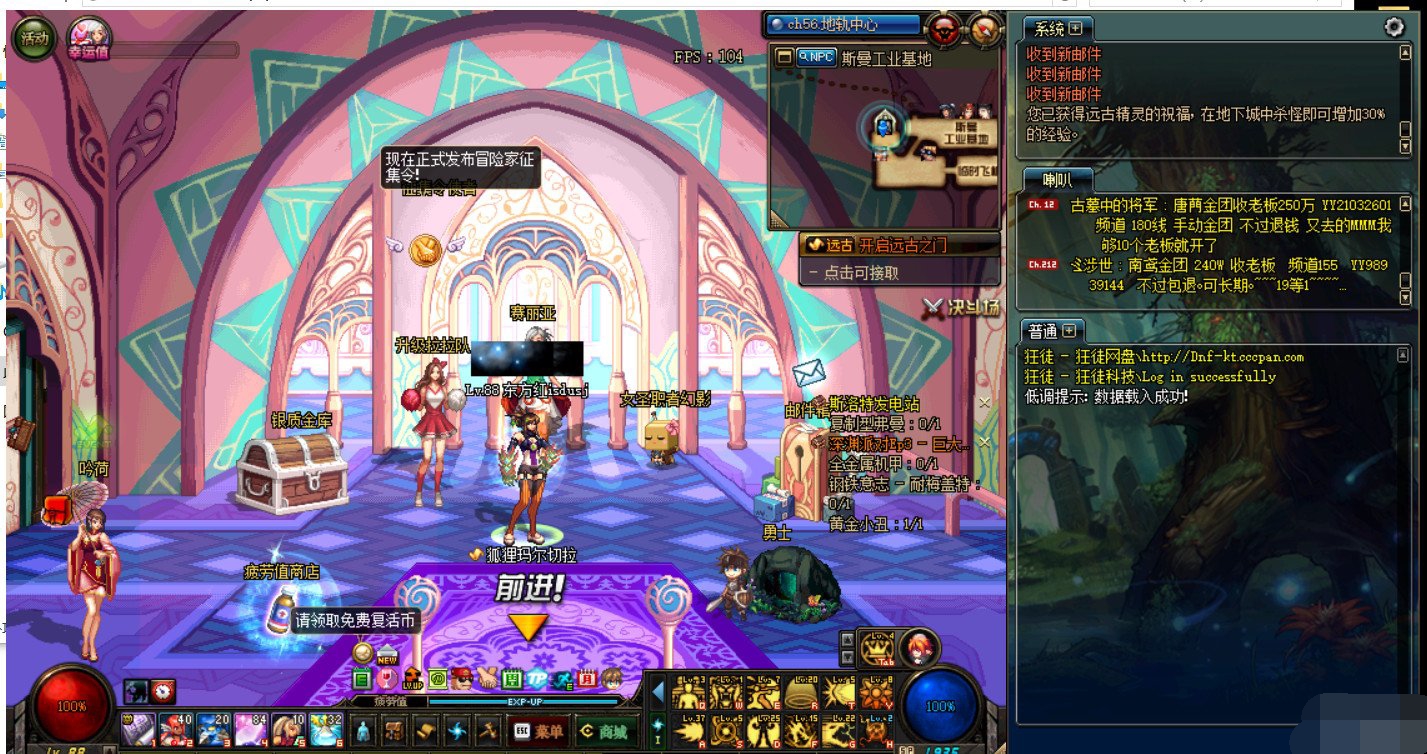Viewport: 1427px width, 754px height.
Task: Select the 普通 normal chat tab
Action: (1053, 330)
